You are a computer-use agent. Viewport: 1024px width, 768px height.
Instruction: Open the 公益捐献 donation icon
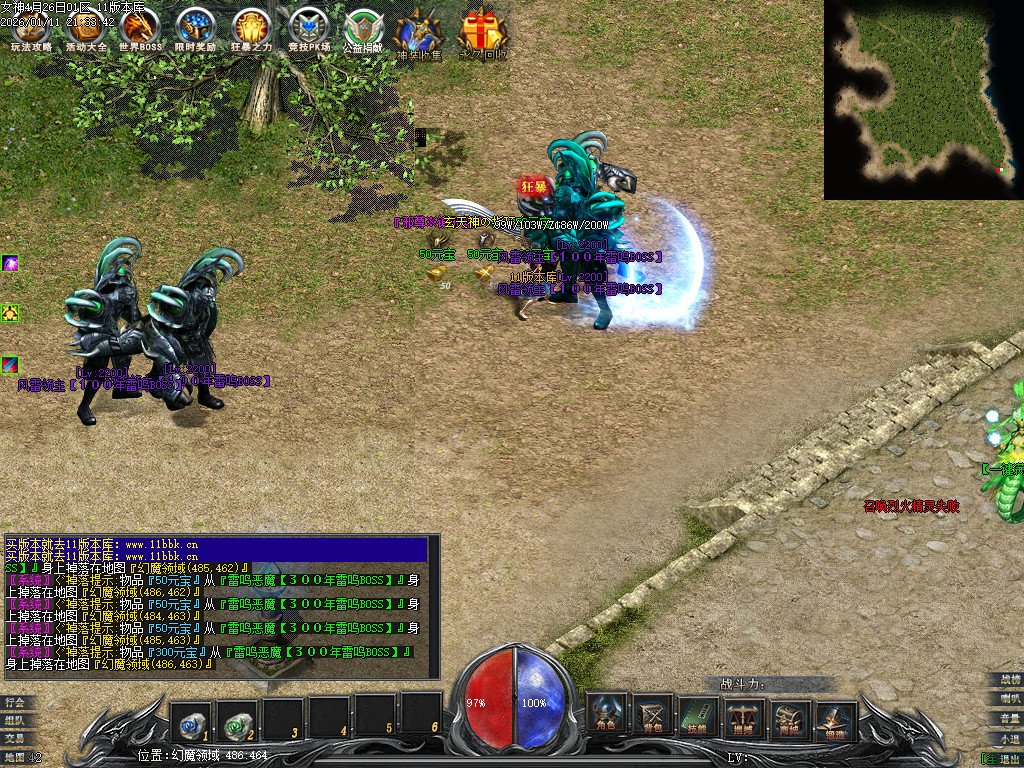[363, 30]
